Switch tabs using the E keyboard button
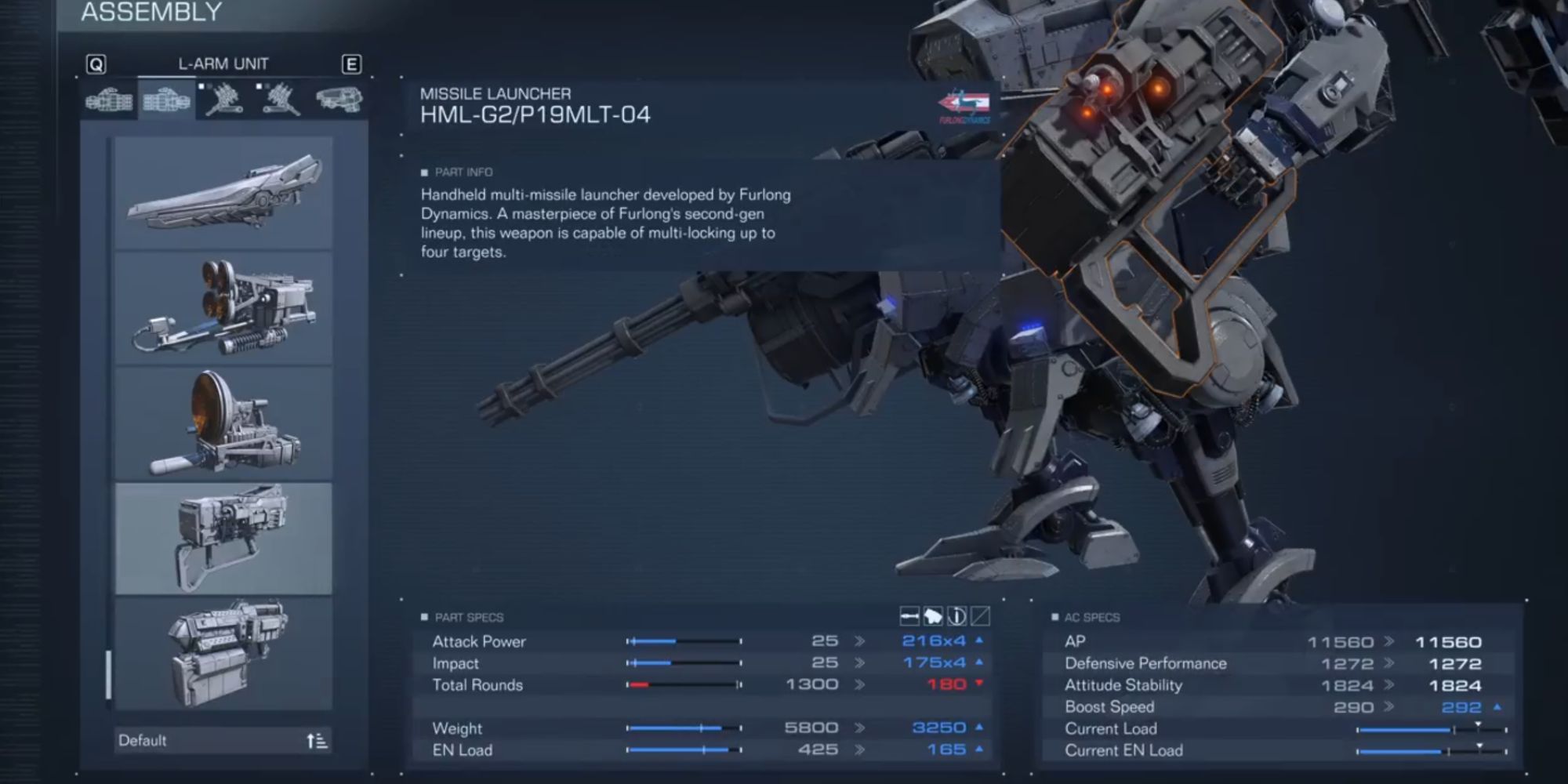The height and width of the screenshot is (784, 1568). pyautogui.click(x=353, y=65)
